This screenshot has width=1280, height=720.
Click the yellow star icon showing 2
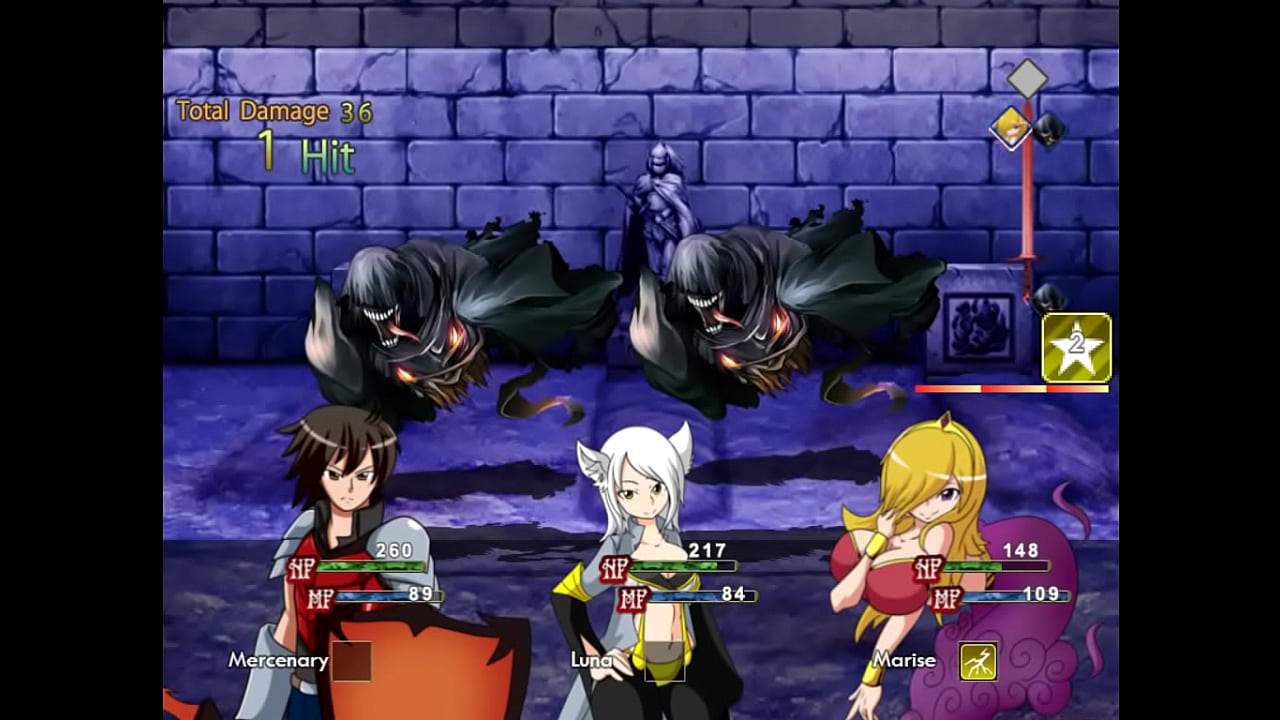coord(1076,348)
